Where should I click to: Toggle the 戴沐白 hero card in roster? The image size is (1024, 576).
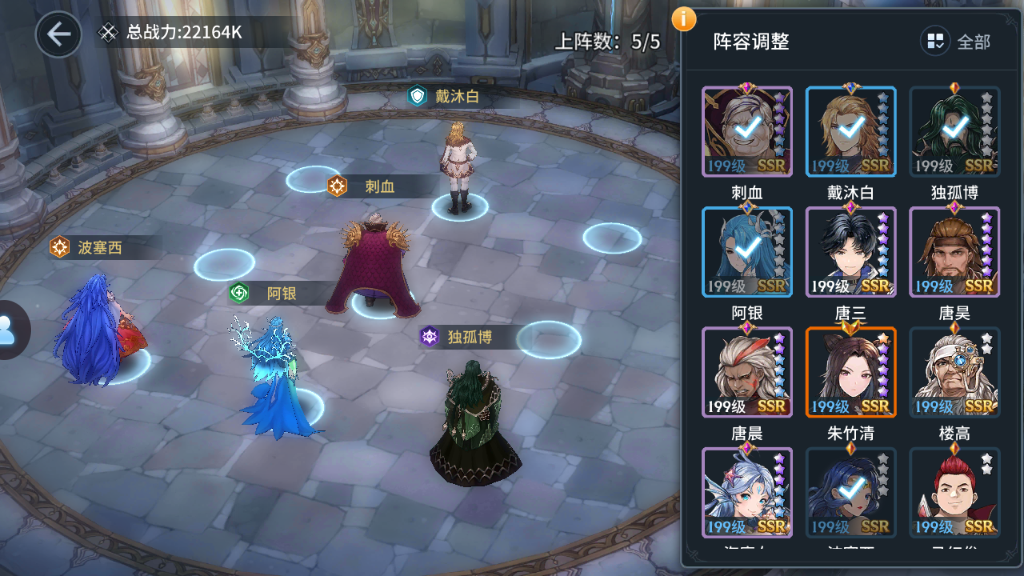coord(851,131)
